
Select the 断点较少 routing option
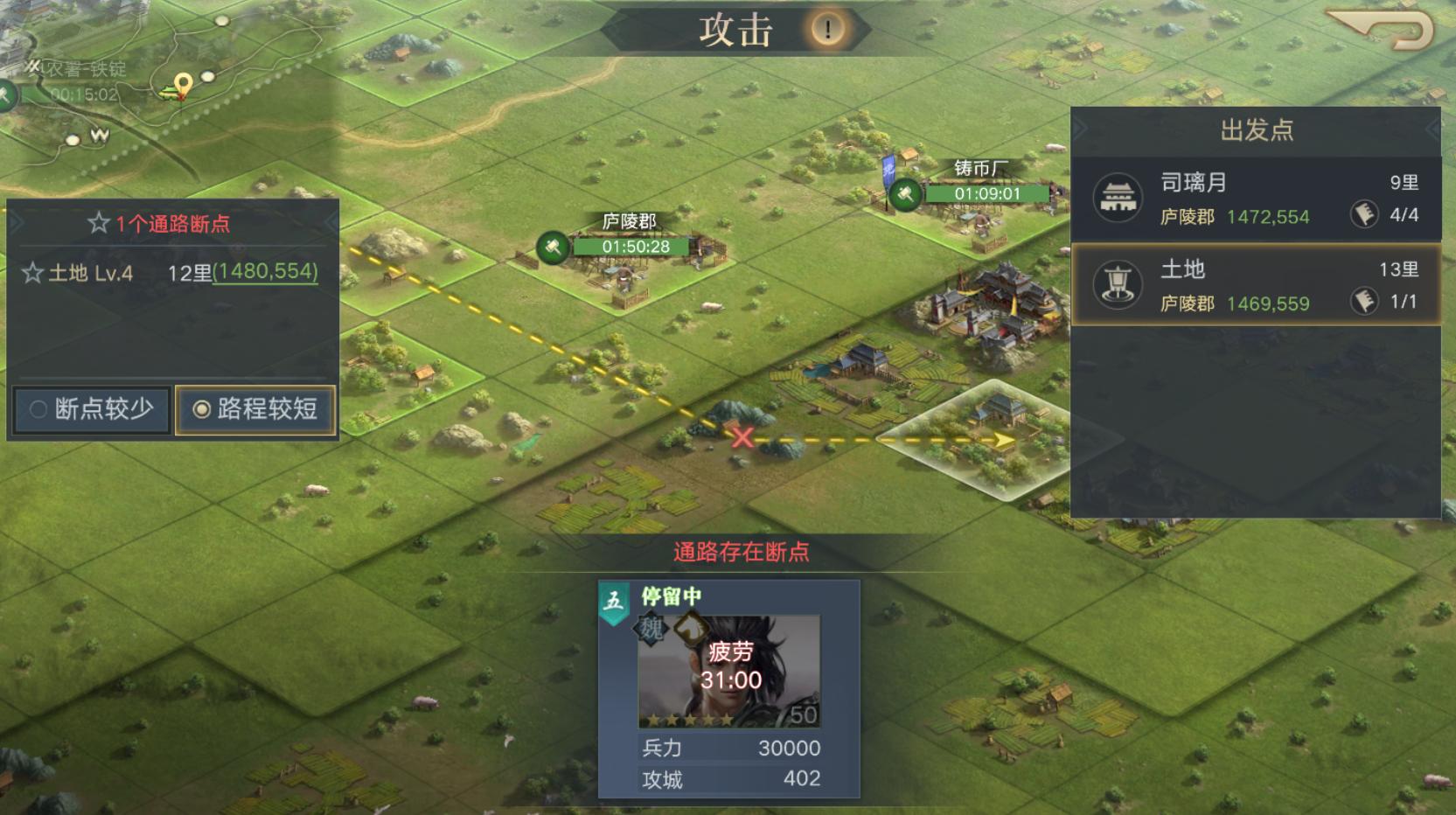coord(90,408)
